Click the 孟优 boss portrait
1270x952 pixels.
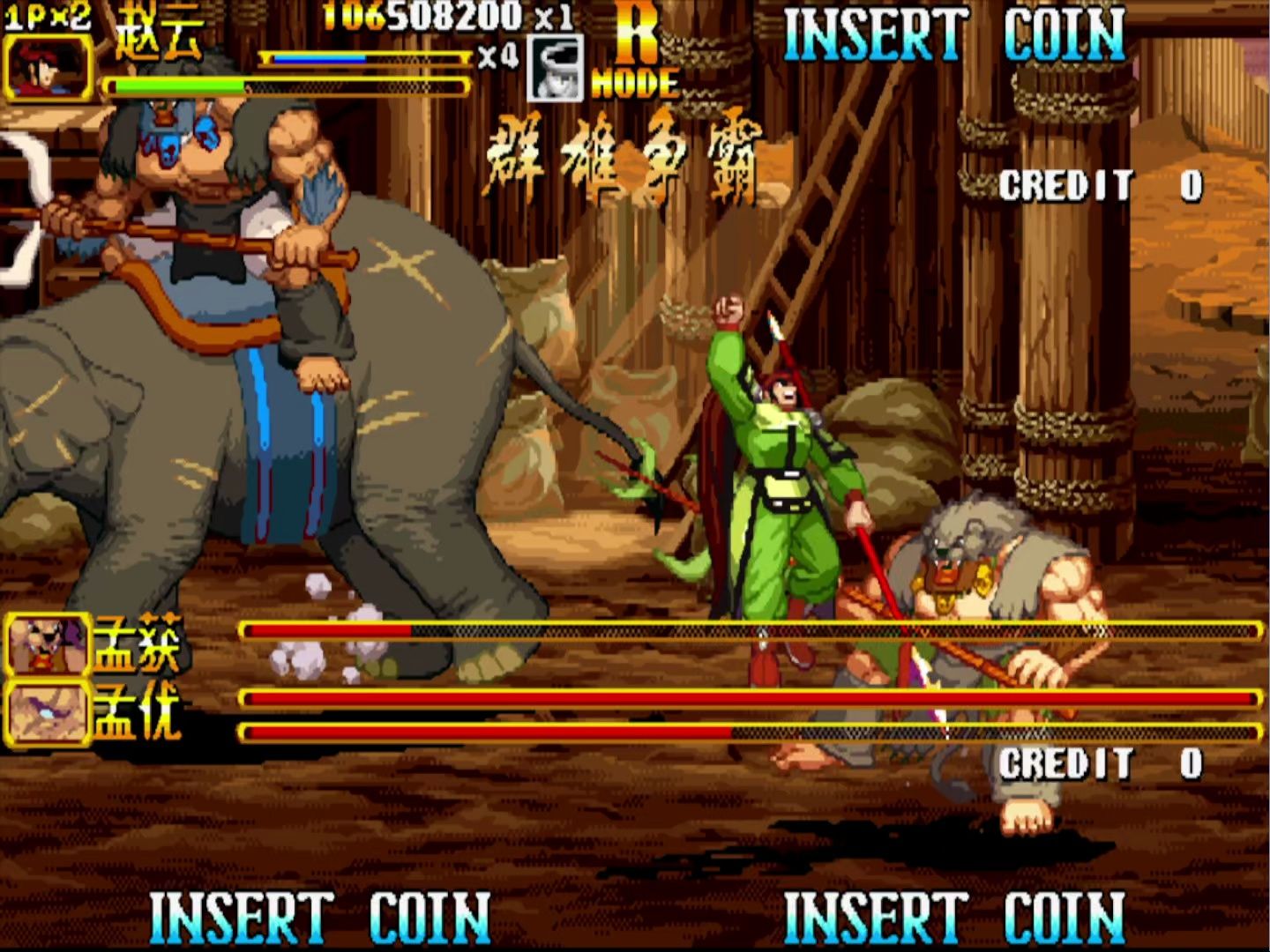(48, 712)
